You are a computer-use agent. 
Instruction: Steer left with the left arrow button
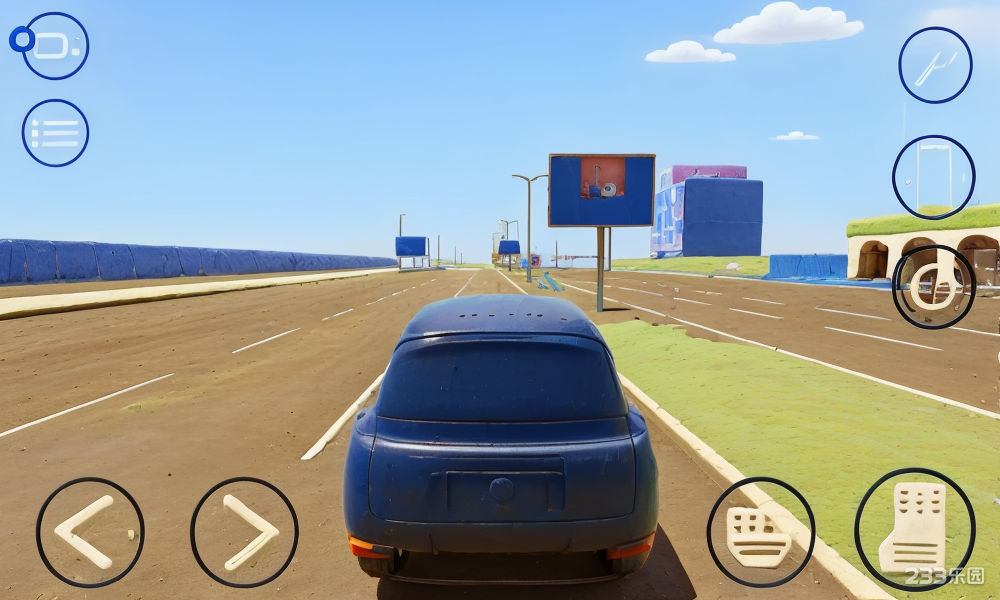tap(90, 532)
